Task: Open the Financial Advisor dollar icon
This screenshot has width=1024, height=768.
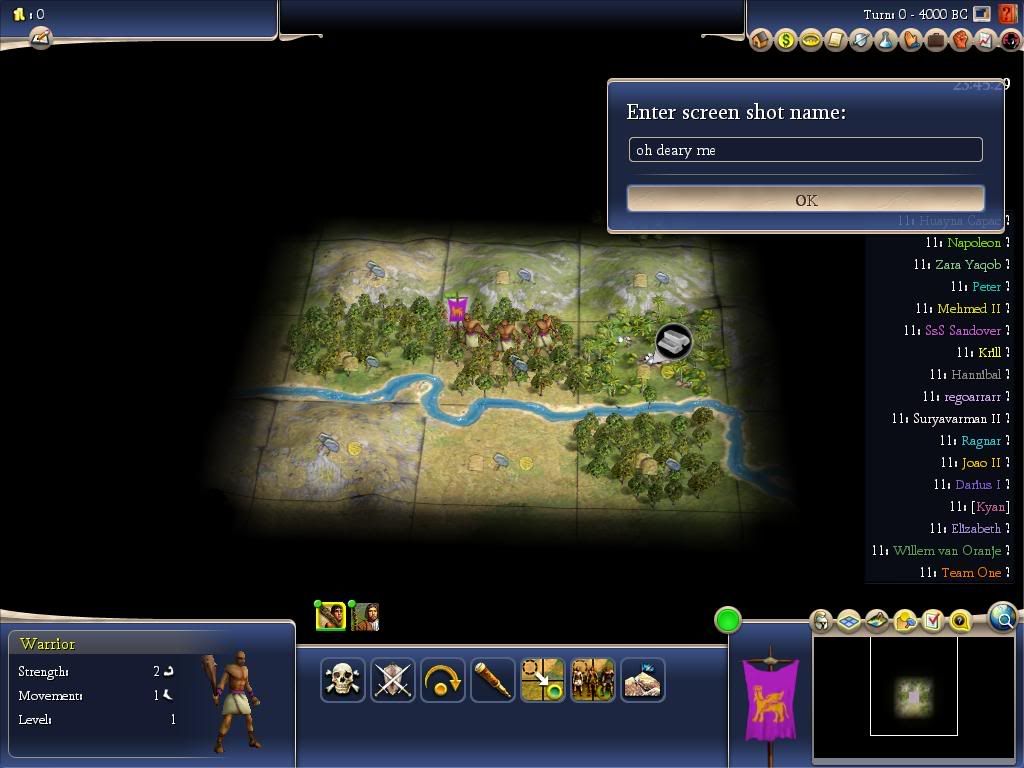Action: (786, 41)
